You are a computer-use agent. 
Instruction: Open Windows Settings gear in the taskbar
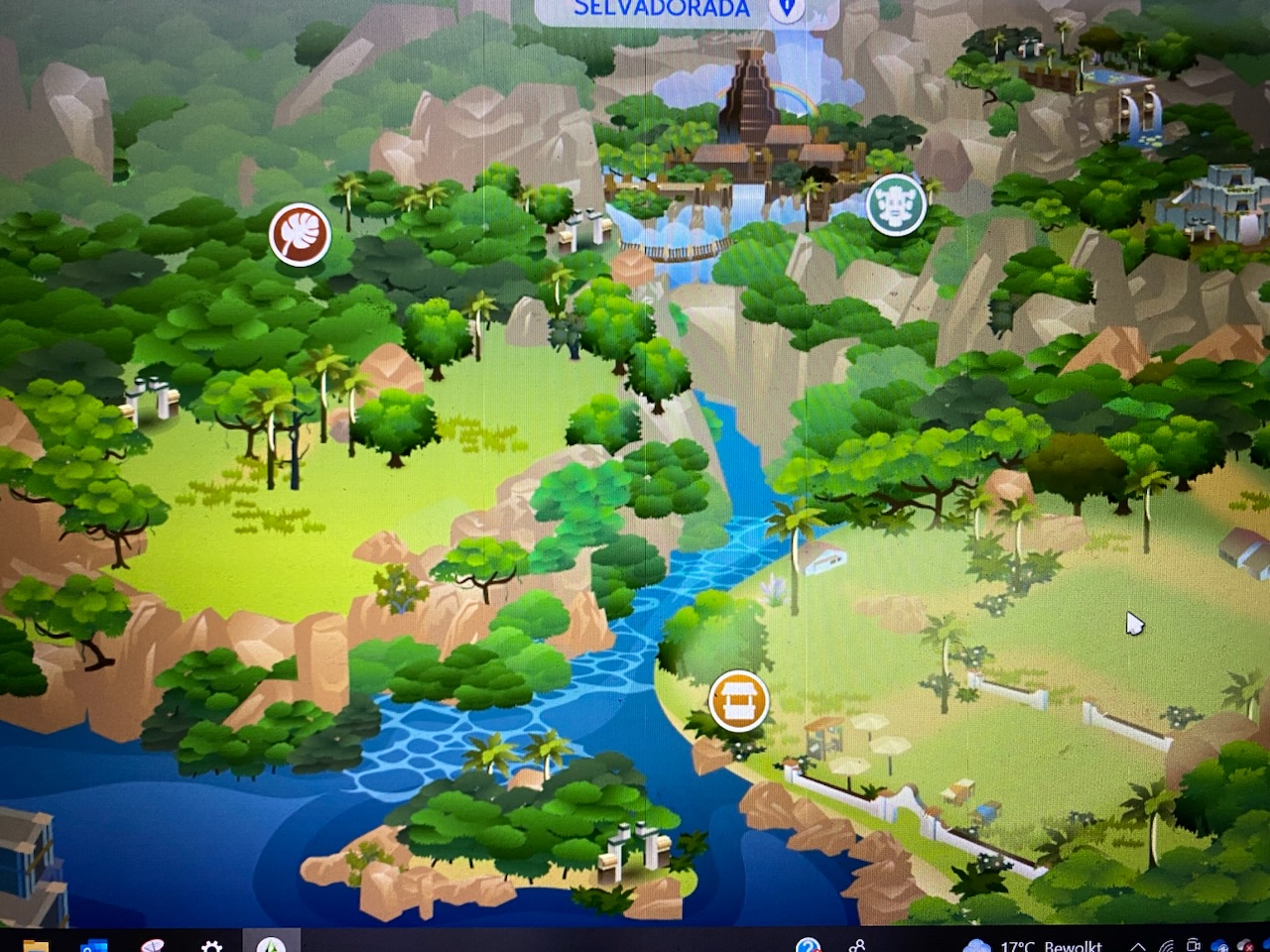point(211,946)
